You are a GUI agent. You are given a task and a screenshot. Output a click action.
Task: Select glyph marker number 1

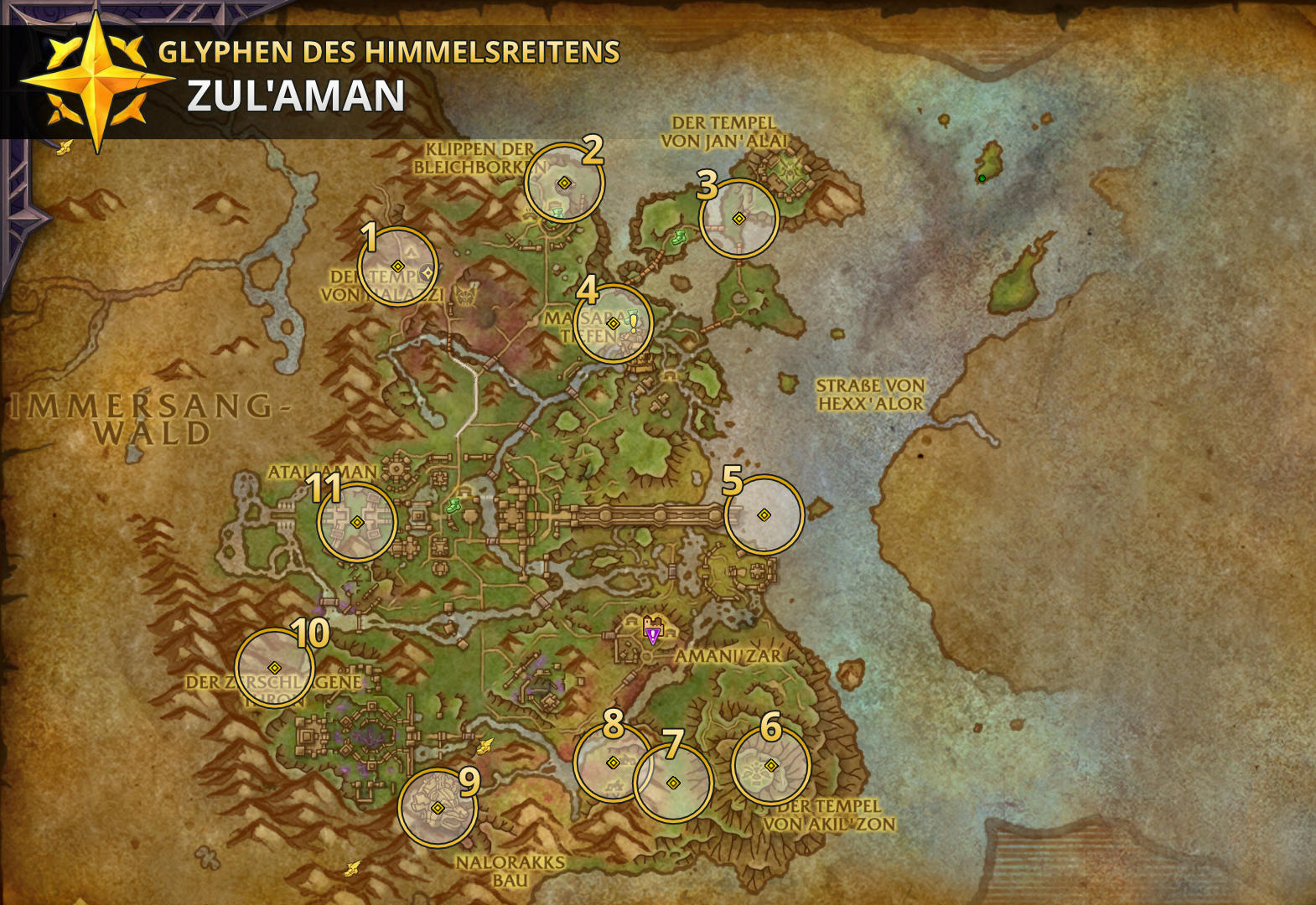pyautogui.click(x=397, y=266)
